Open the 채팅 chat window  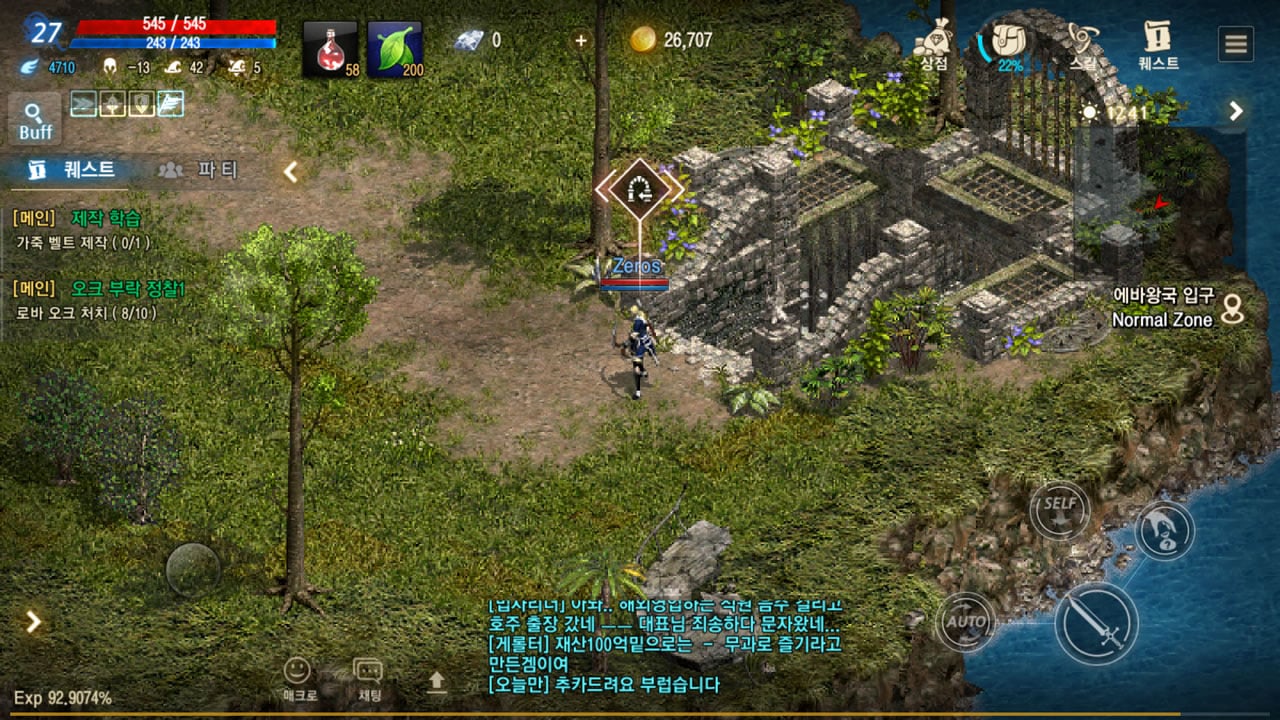368,680
